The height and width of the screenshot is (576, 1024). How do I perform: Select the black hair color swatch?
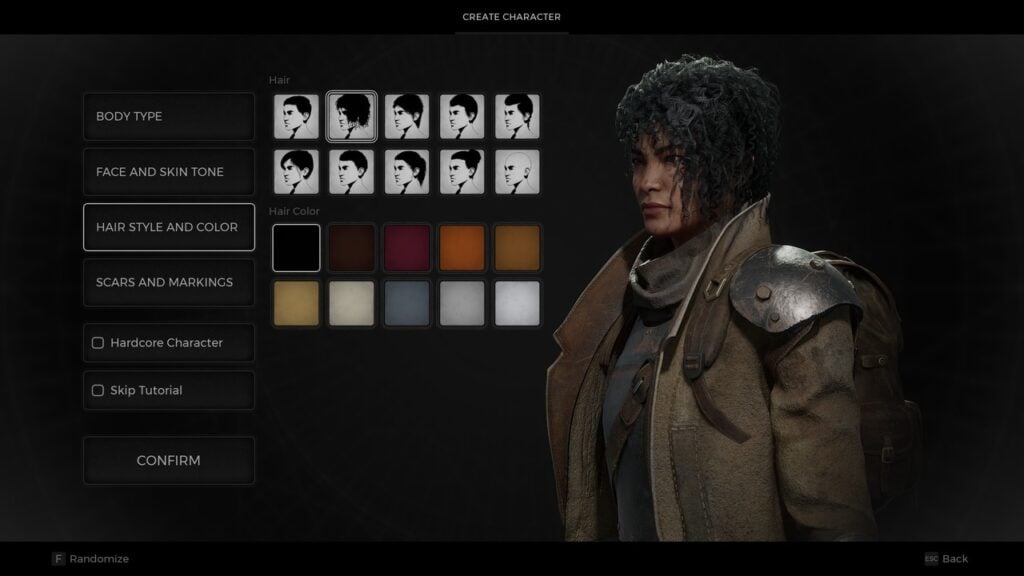point(297,248)
